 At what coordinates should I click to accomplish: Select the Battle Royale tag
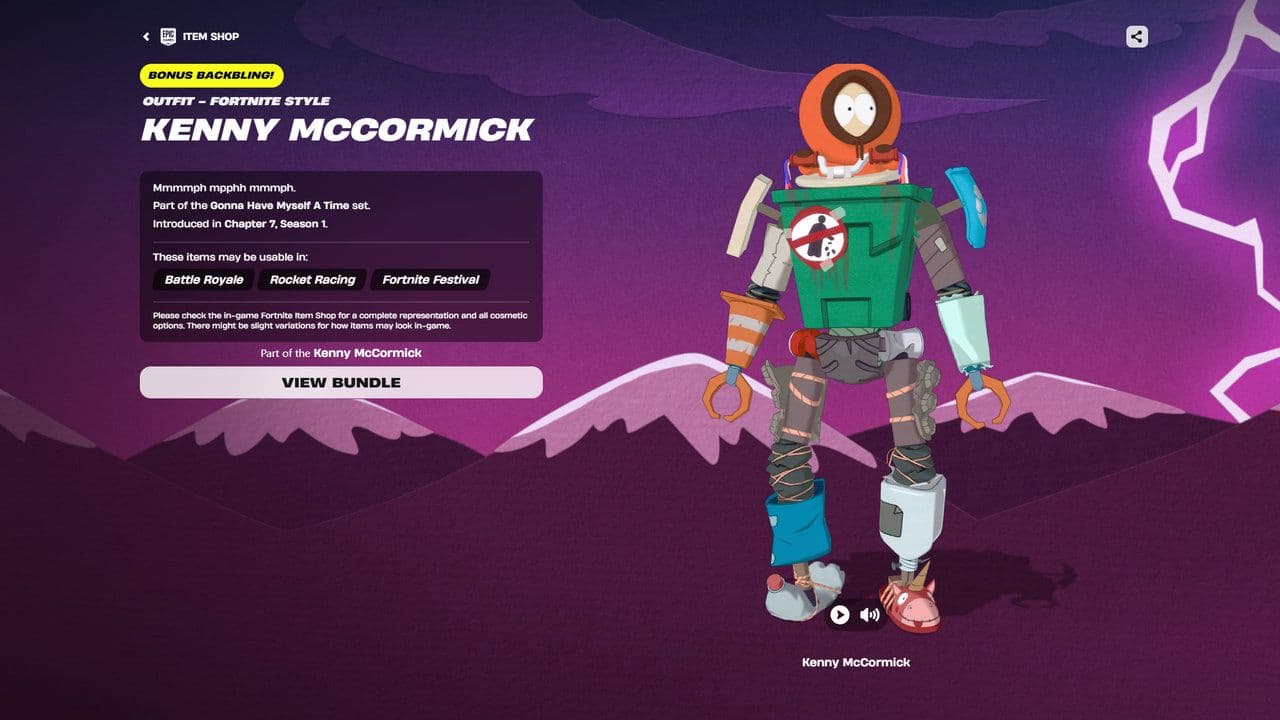(x=204, y=280)
